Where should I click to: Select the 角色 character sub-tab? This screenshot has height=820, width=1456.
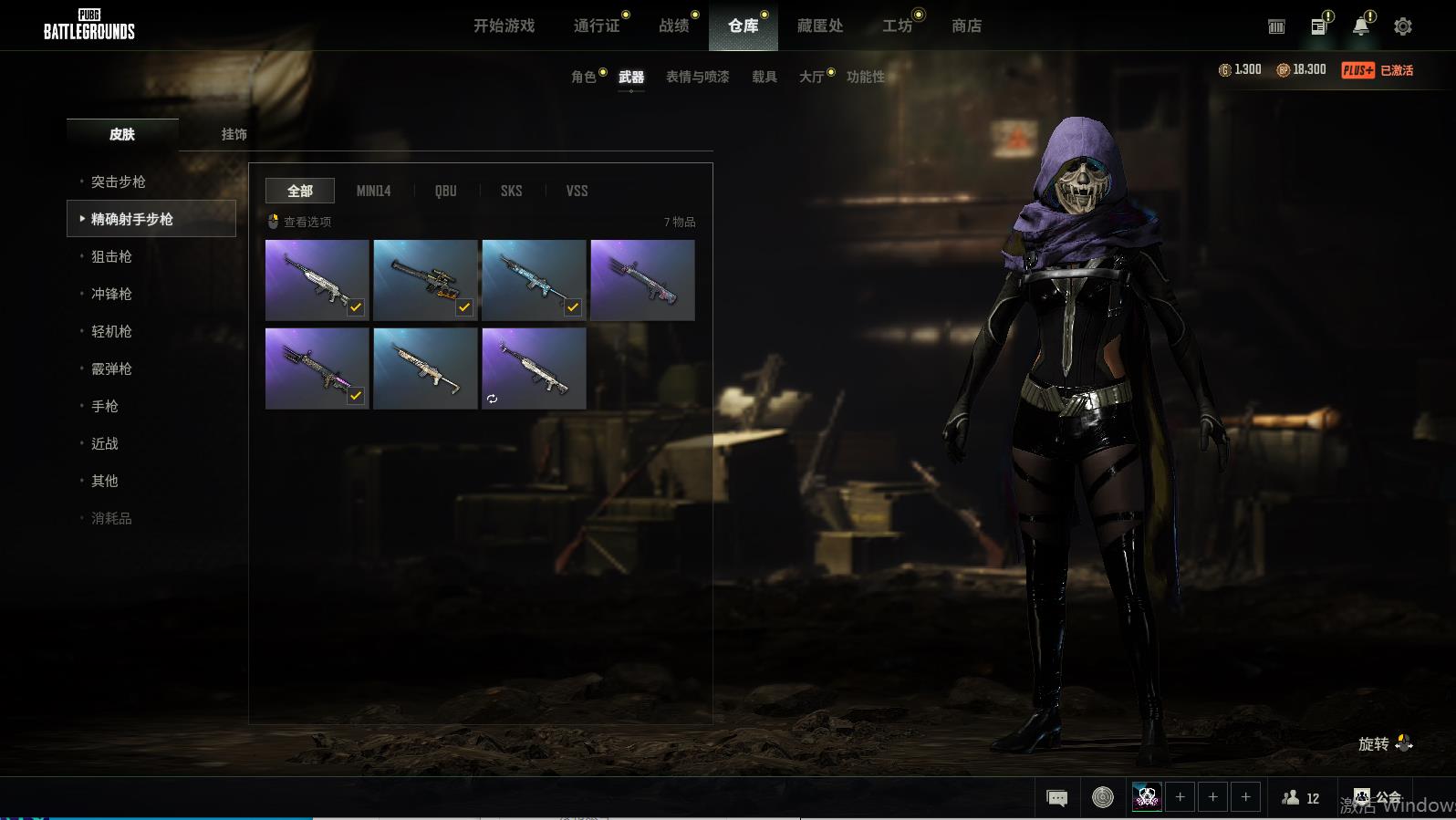[x=583, y=77]
